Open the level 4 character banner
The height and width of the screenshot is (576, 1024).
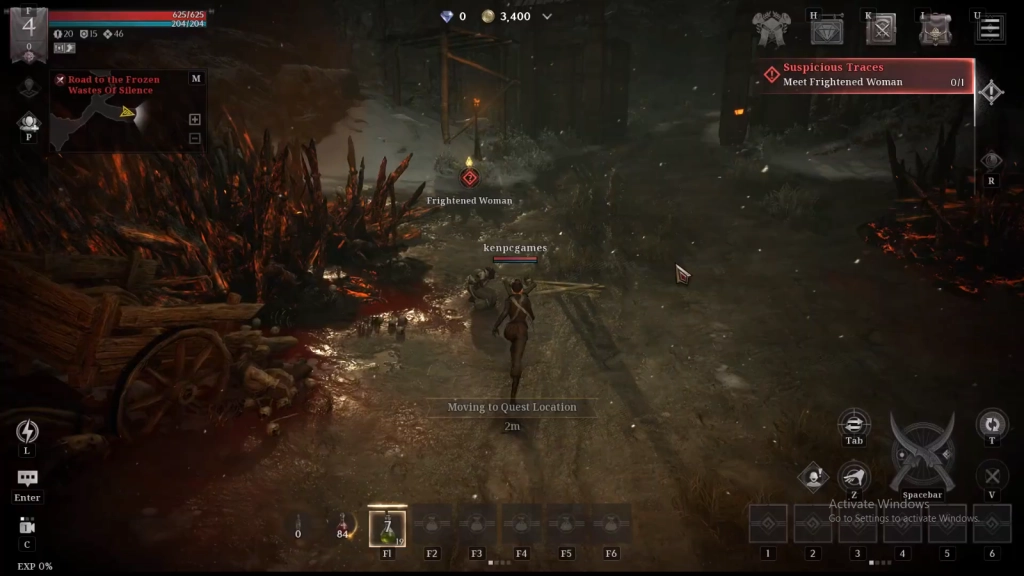28,28
